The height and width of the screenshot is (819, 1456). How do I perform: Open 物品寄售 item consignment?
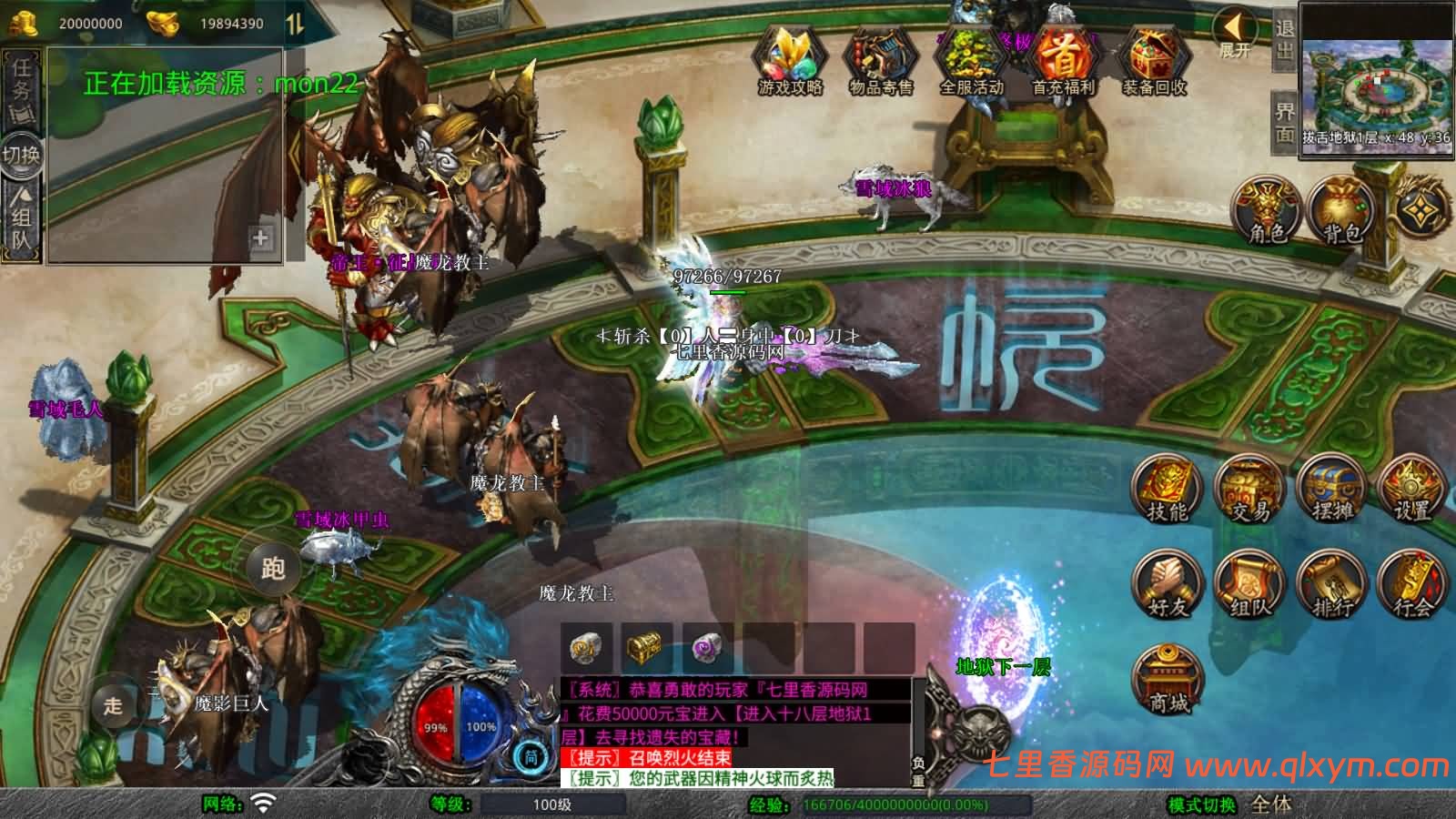(880, 60)
